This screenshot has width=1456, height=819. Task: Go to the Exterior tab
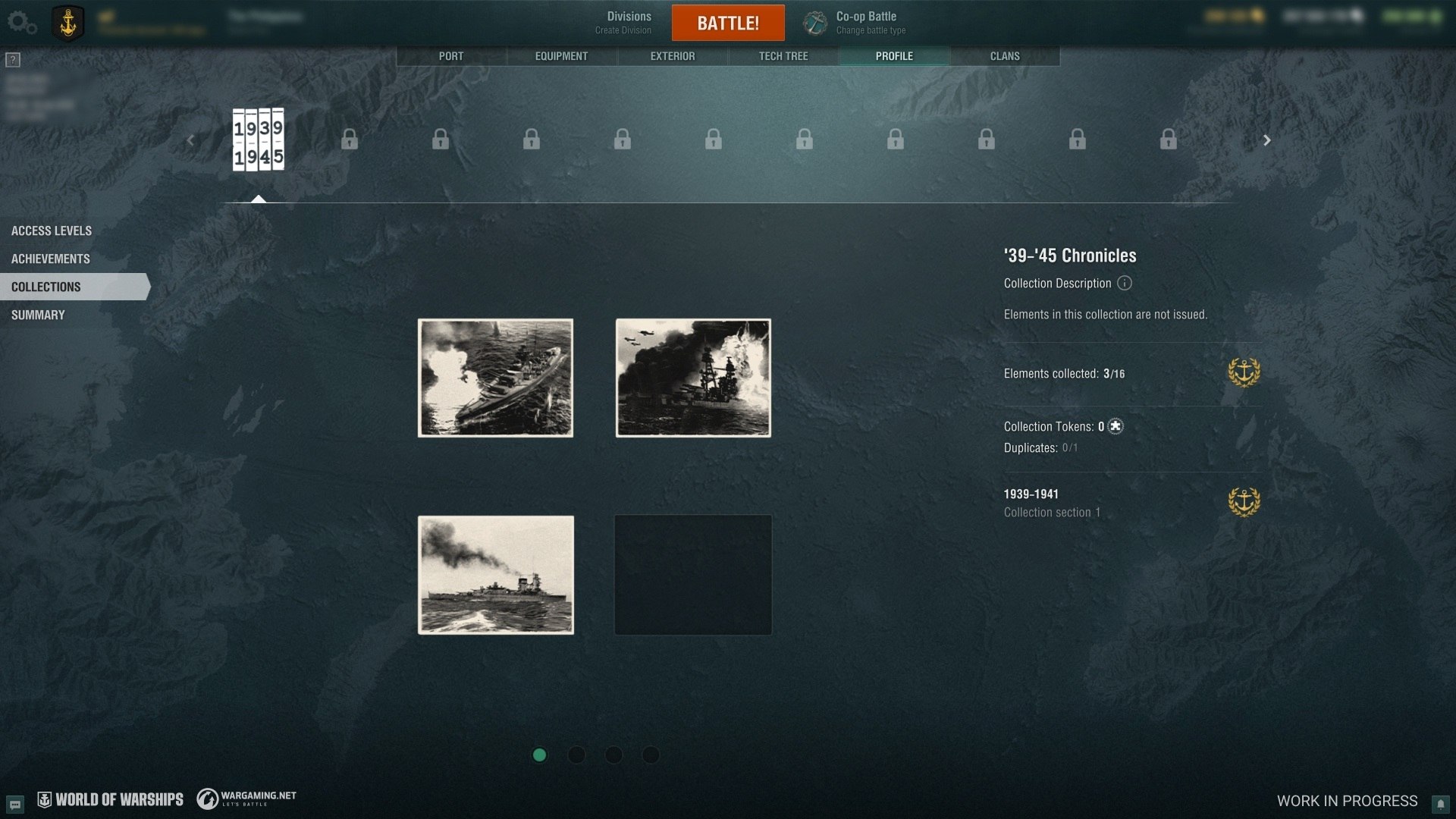click(x=673, y=56)
